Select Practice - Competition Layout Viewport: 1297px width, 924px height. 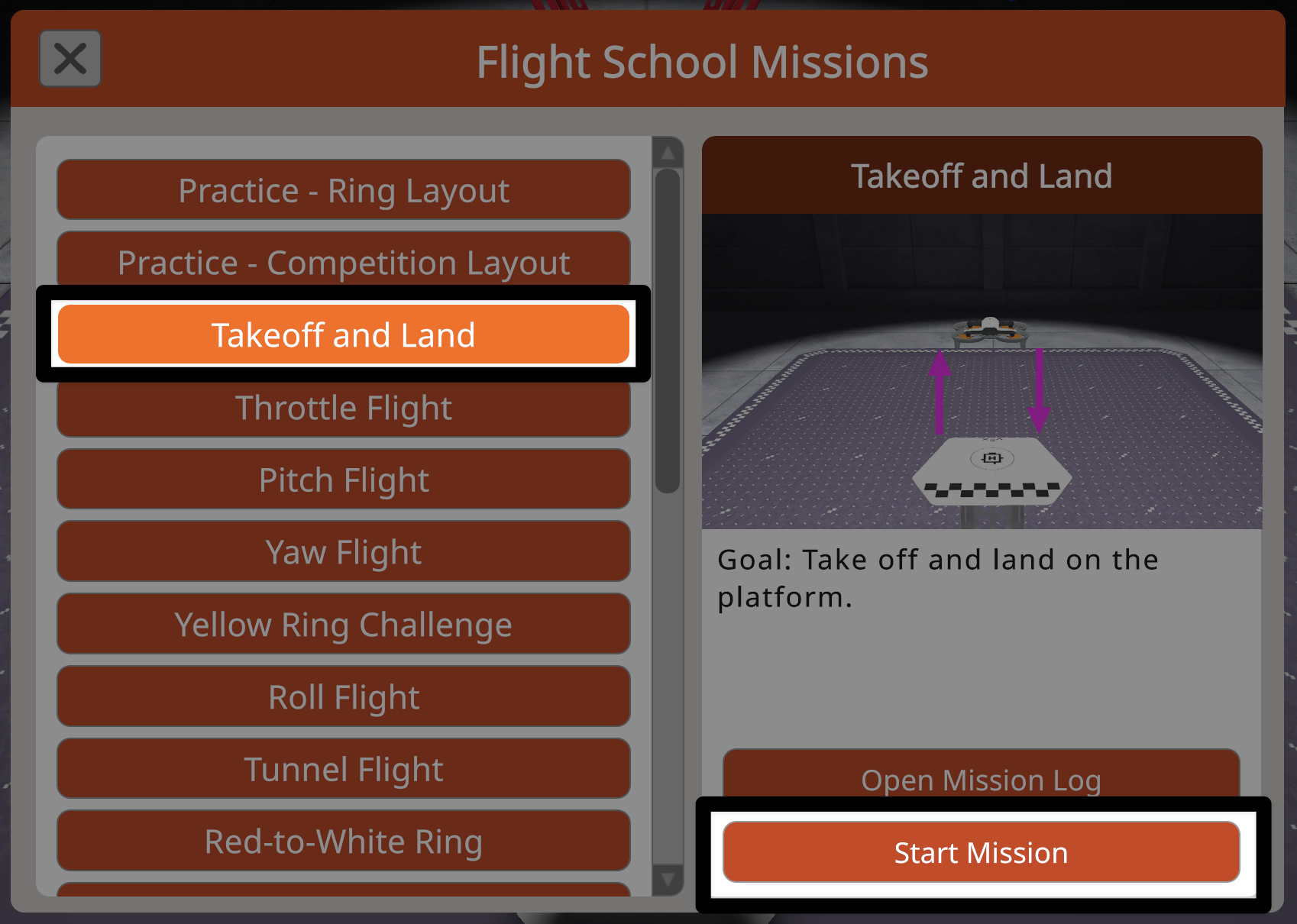click(x=344, y=262)
